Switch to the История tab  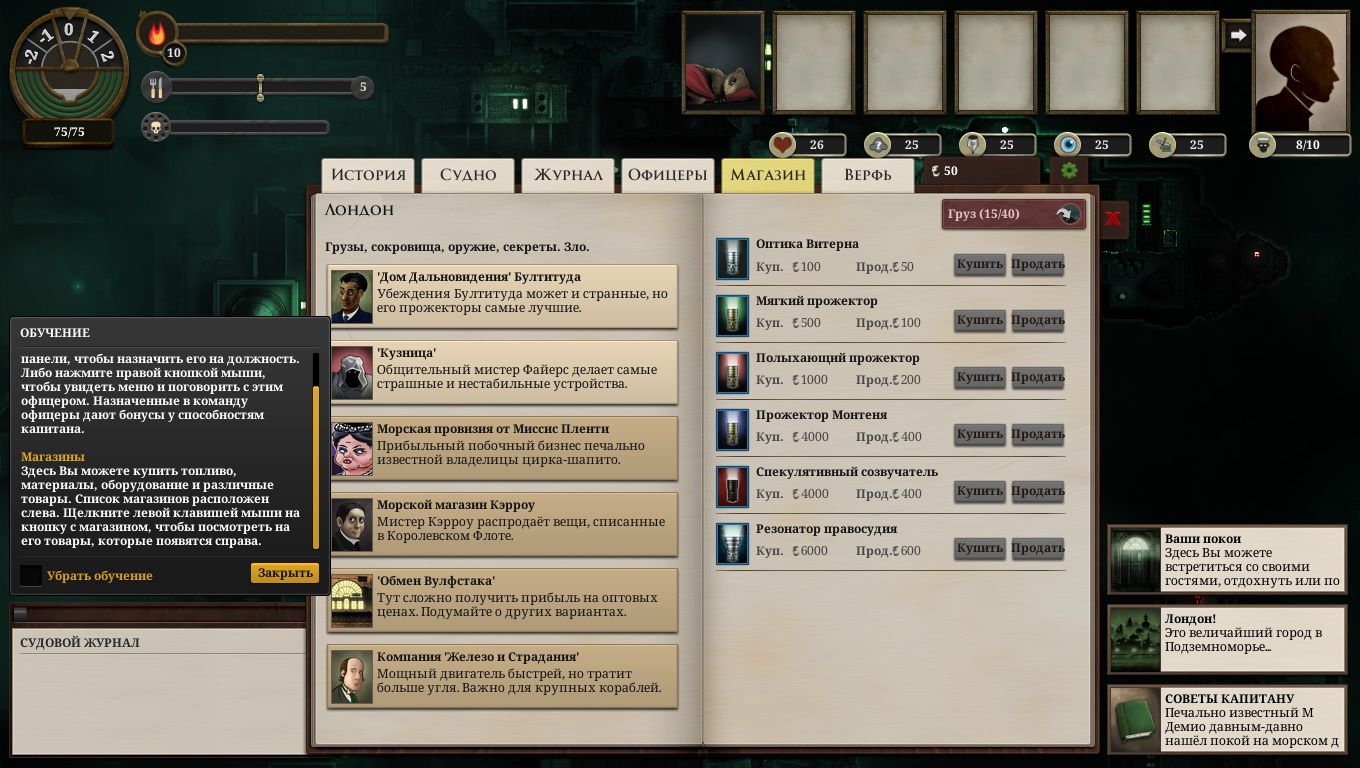(369, 175)
